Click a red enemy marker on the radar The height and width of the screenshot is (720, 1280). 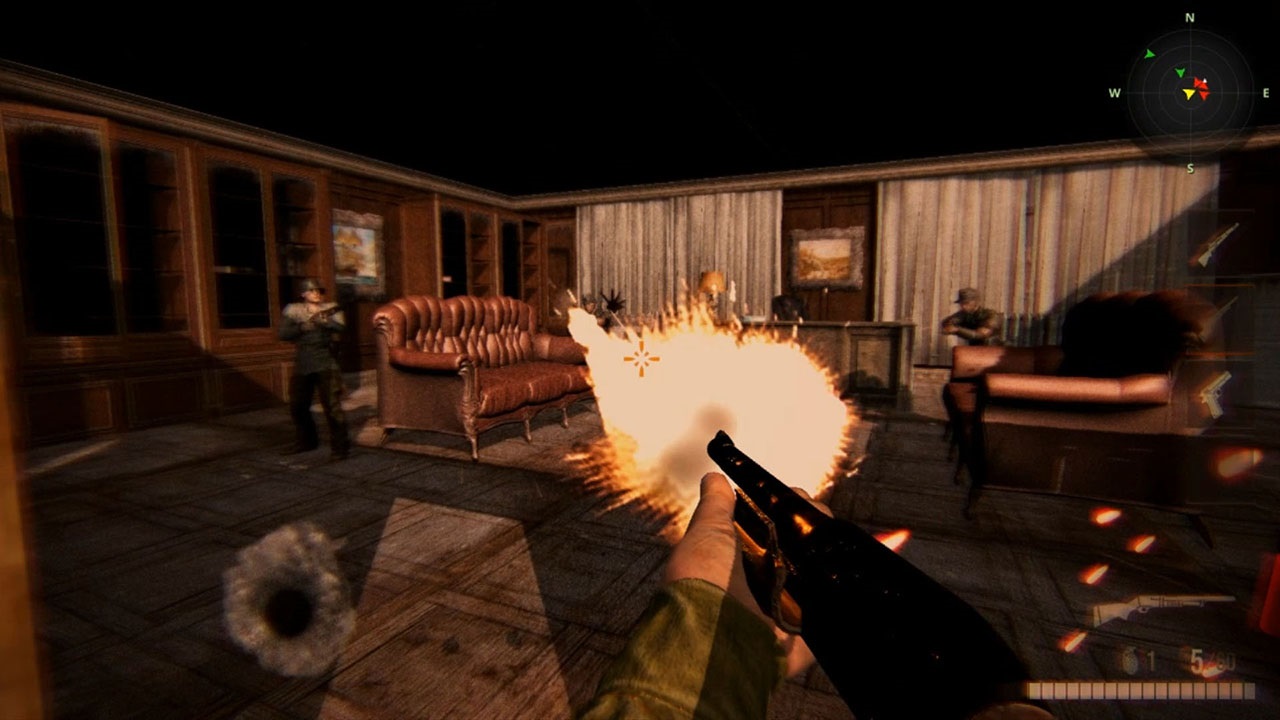point(1200,84)
